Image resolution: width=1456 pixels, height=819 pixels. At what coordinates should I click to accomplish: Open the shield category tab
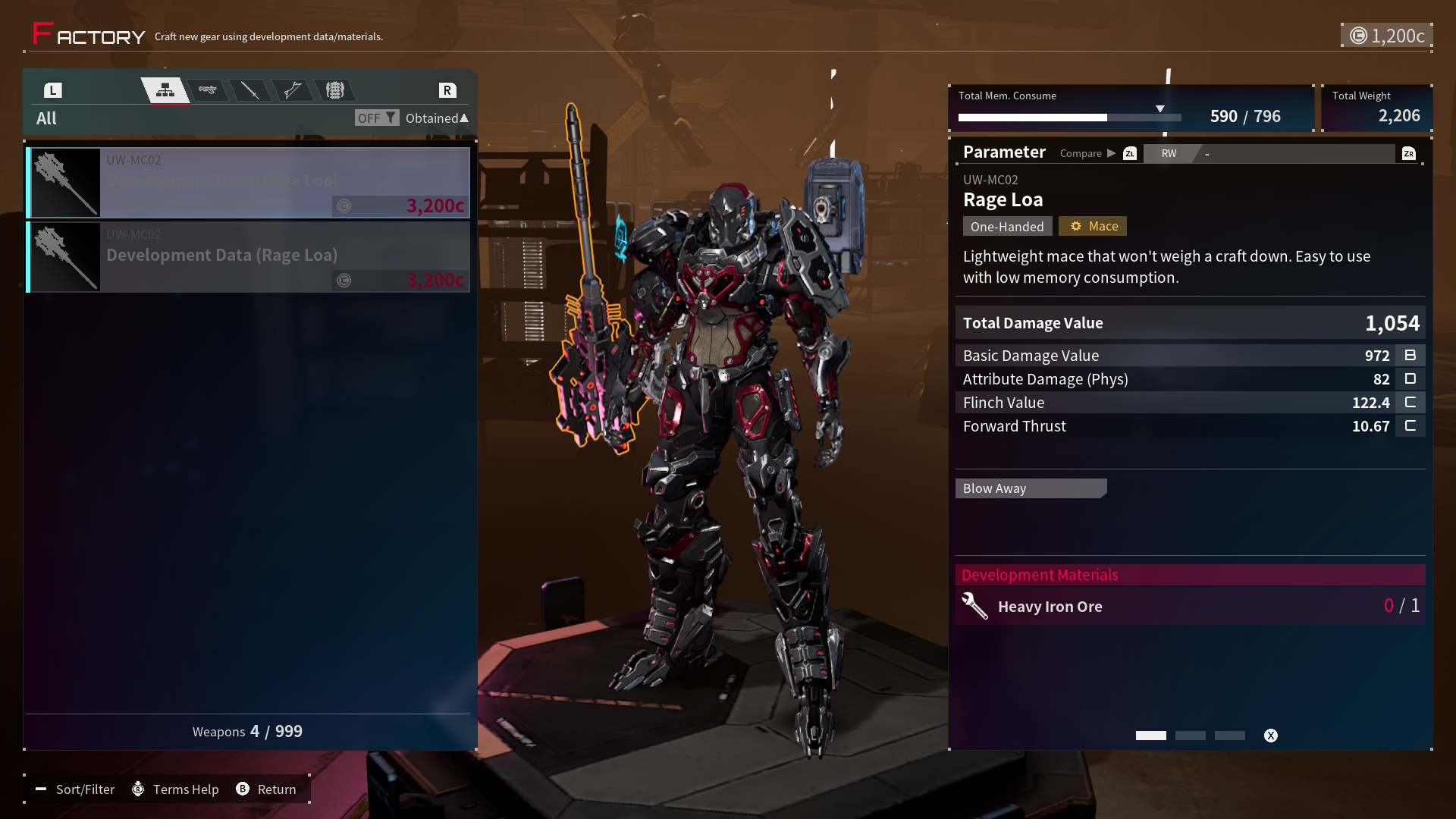point(335,91)
